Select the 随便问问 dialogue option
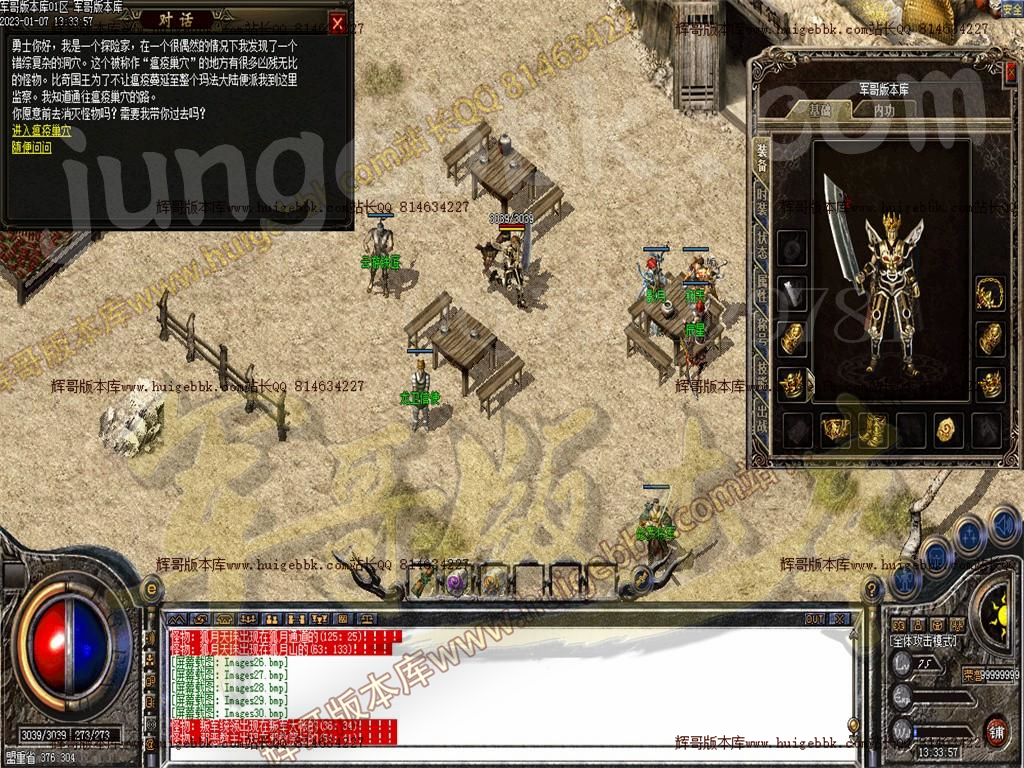Screen dimensions: 1024x768 pos(31,147)
